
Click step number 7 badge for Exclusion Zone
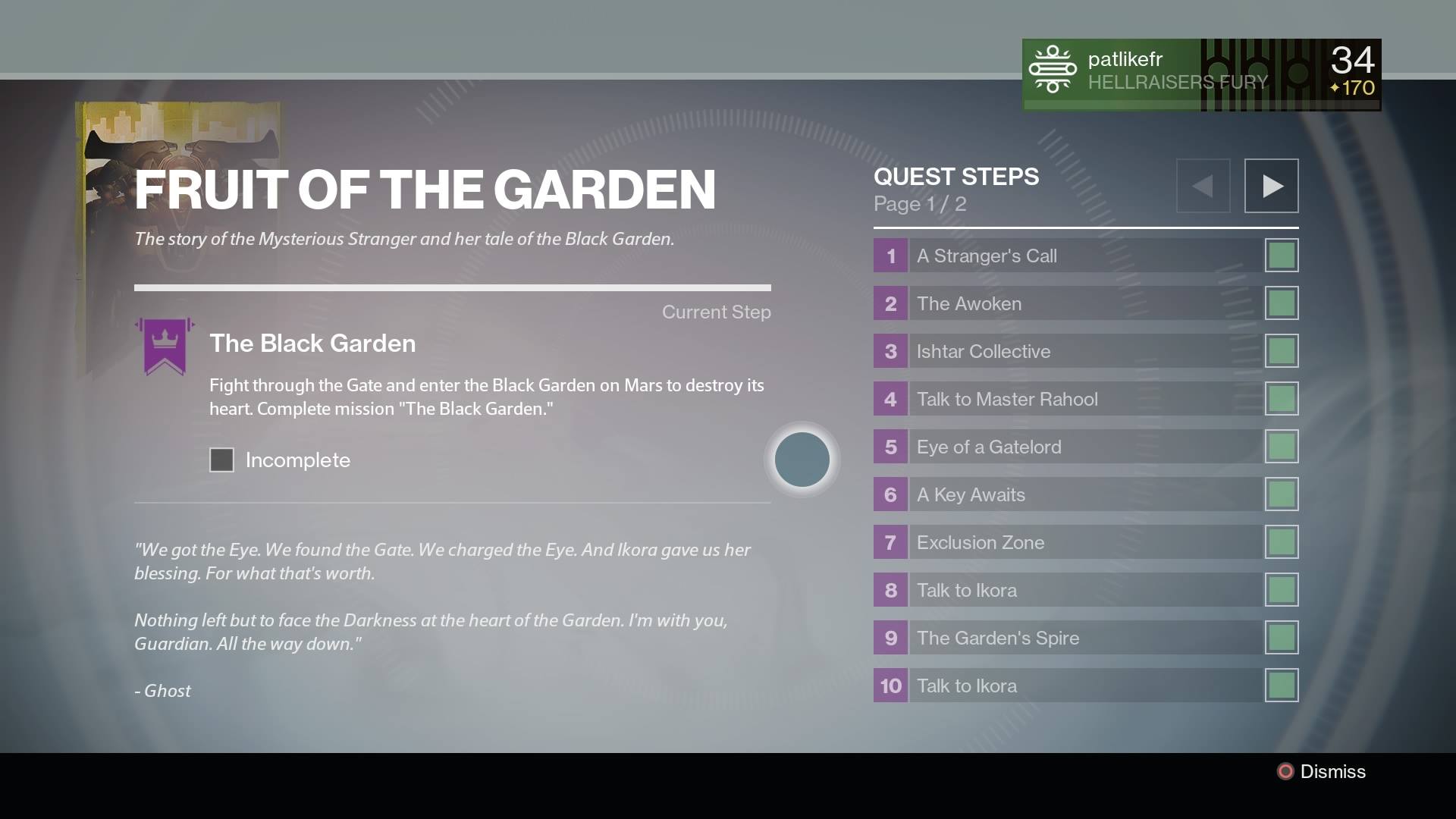coord(889,542)
